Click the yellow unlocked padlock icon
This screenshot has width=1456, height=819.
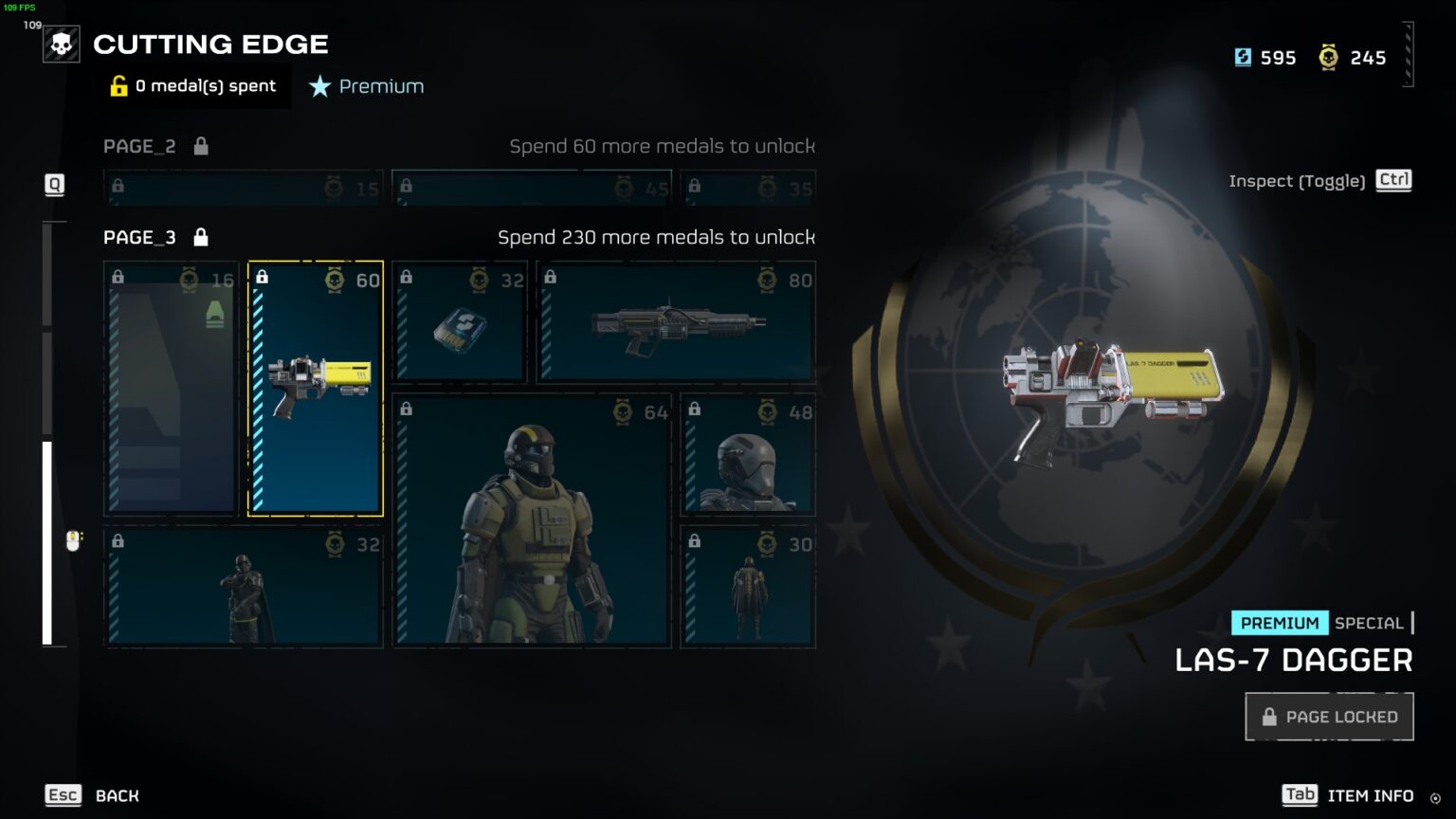click(x=118, y=86)
